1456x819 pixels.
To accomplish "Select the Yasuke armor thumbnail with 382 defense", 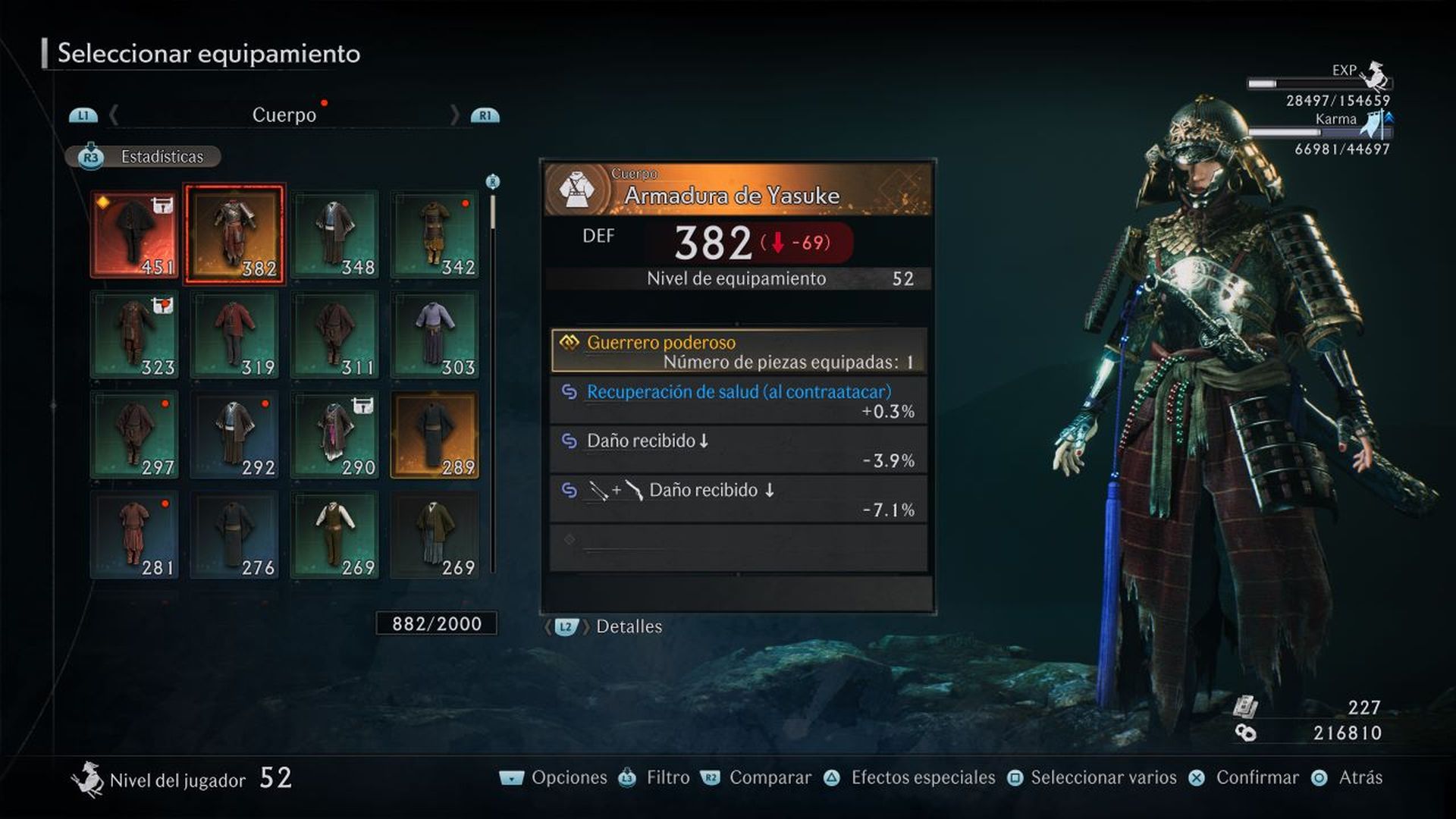I will tap(234, 233).
